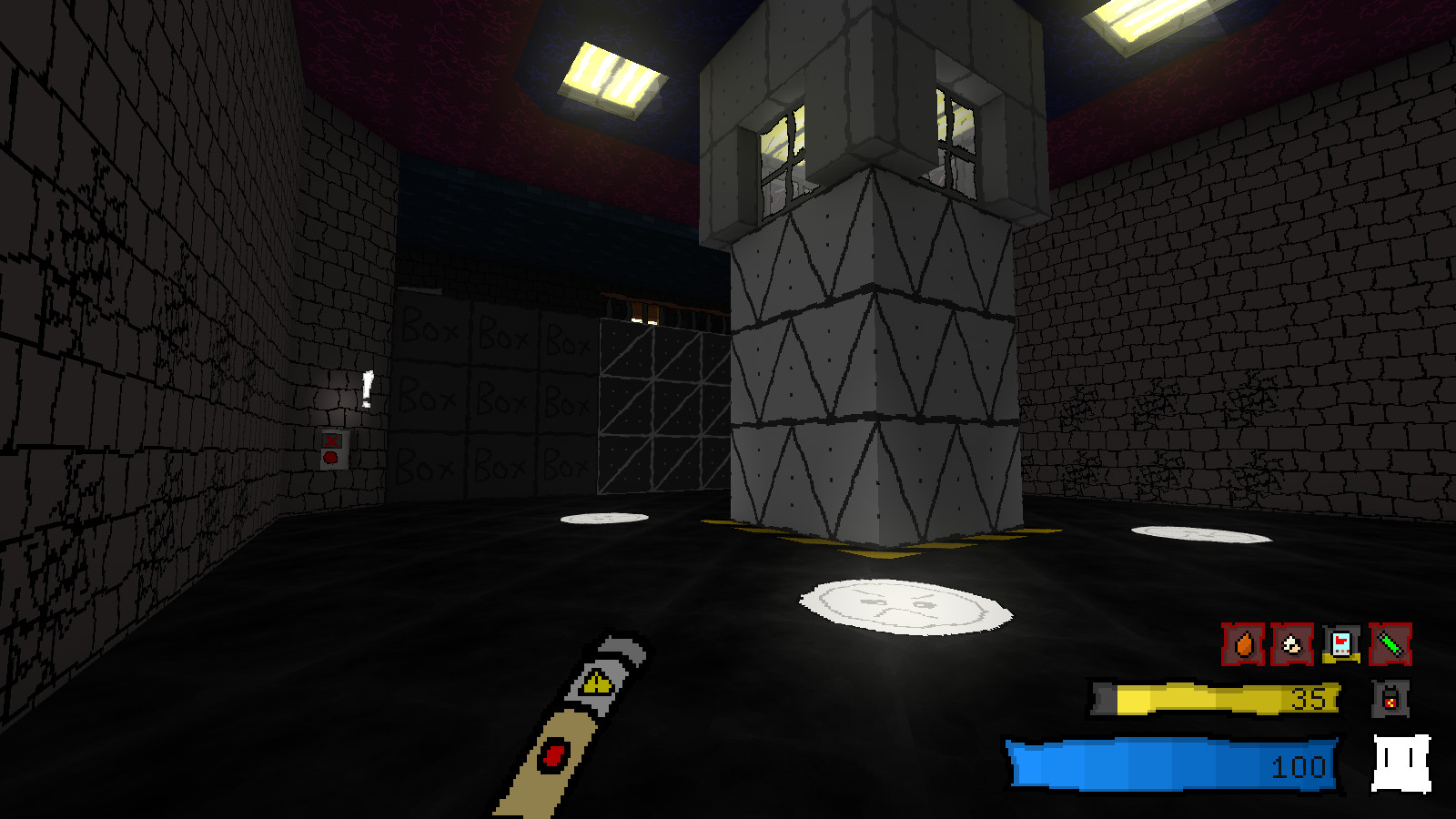Image resolution: width=1456 pixels, height=819 pixels.
Task: Click the small grenade gadget icon beside the ammo bar
Action: [x=1390, y=700]
